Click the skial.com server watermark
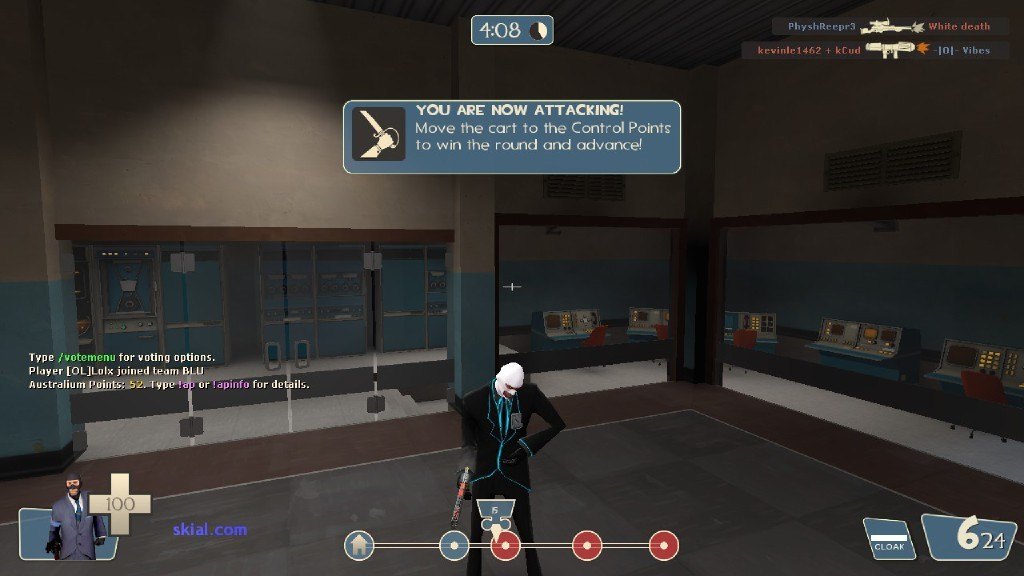 209,529
